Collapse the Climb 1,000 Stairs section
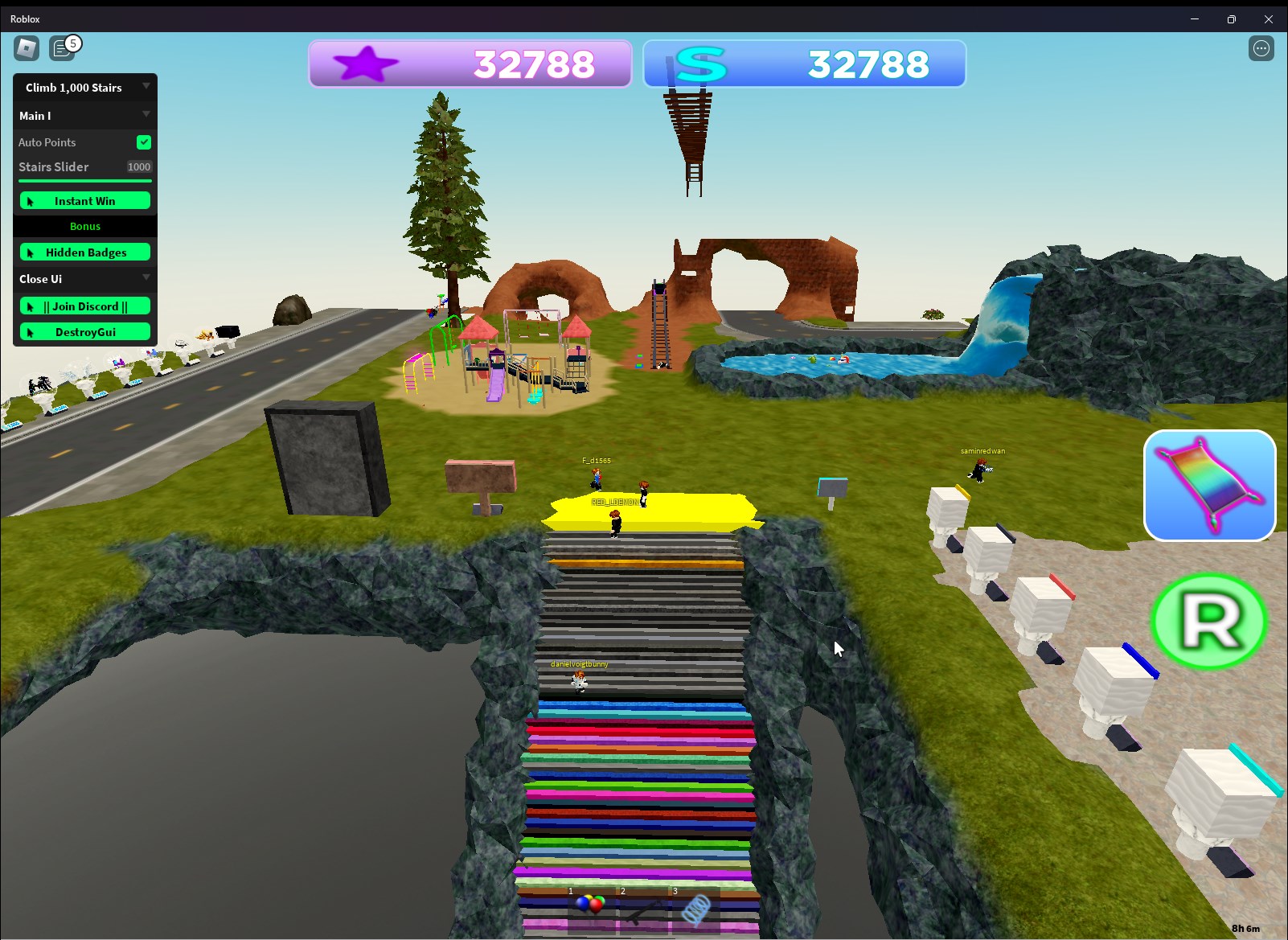Image resolution: width=1288 pixels, height=940 pixels. click(x=146, y=87)
